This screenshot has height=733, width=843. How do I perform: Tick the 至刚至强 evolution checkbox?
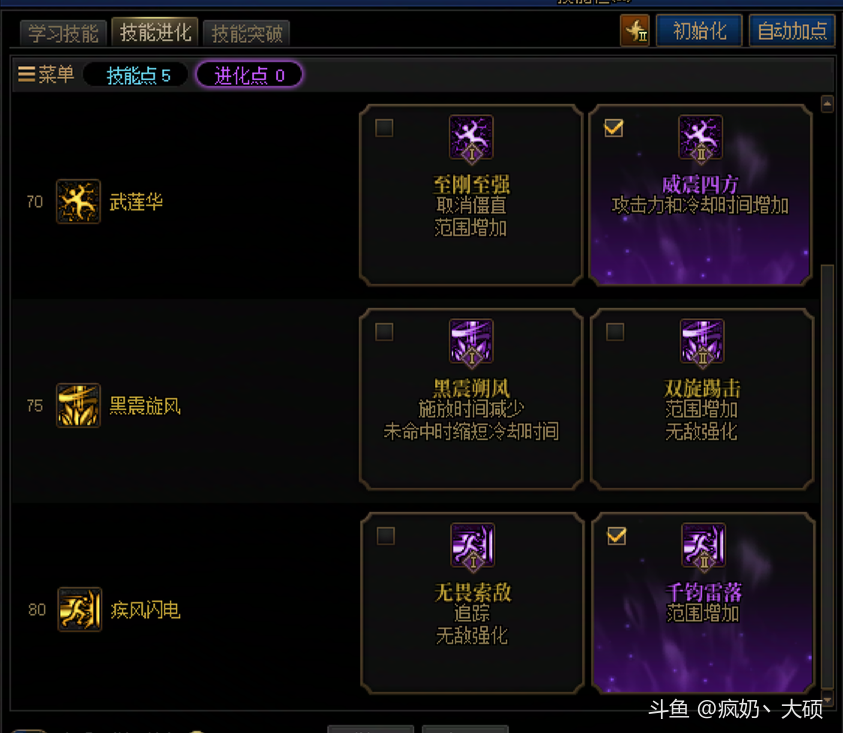(x=384, y=128)
